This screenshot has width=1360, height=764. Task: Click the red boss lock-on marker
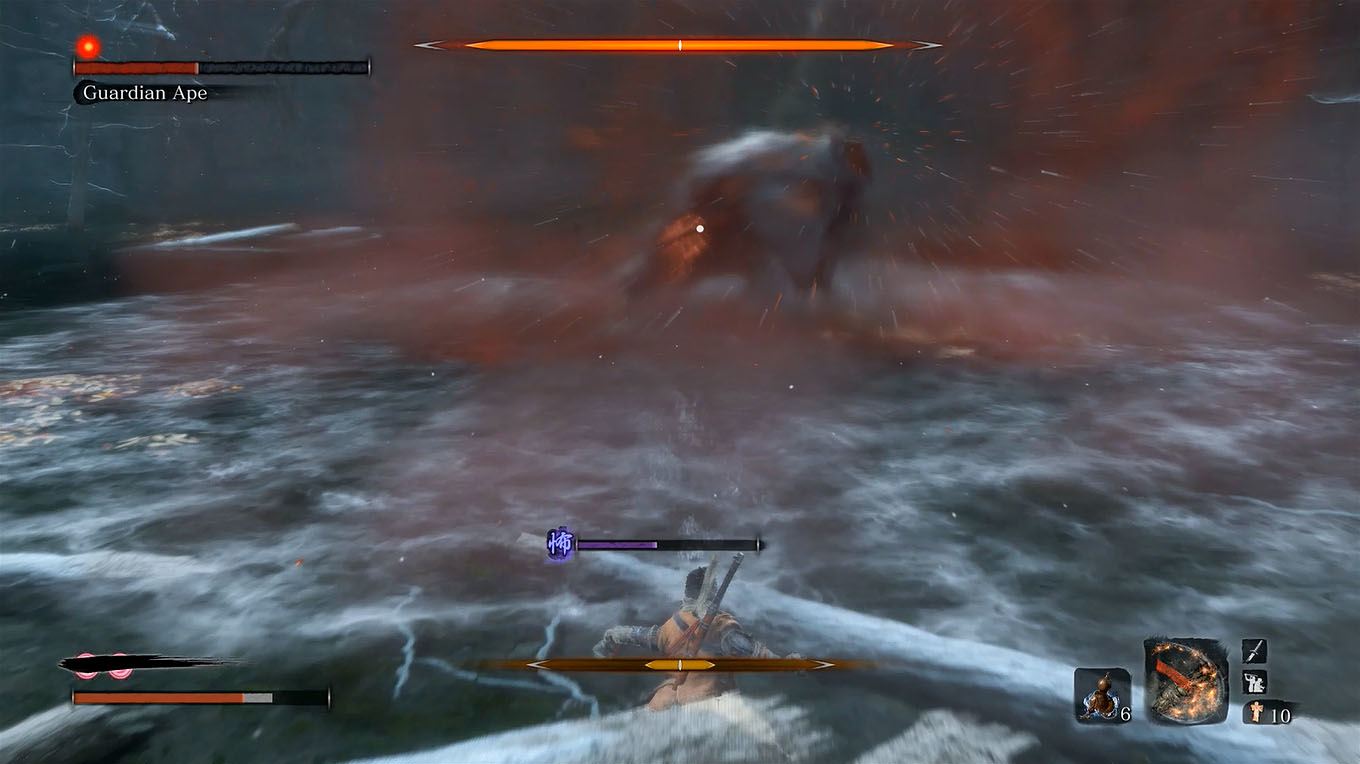click(x=86, y=47)
